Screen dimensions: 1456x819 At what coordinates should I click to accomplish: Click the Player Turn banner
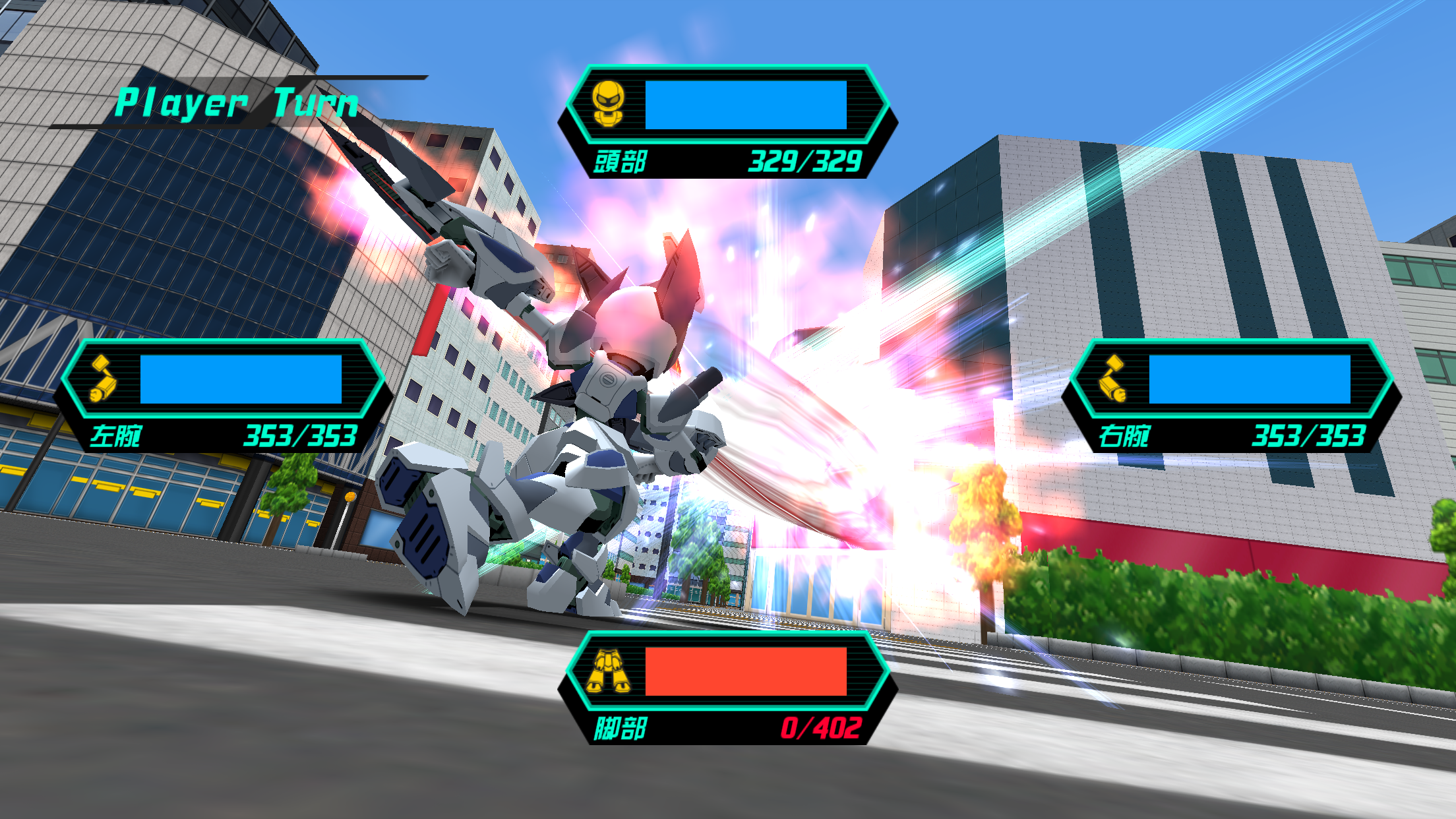[x=237, y=102]
